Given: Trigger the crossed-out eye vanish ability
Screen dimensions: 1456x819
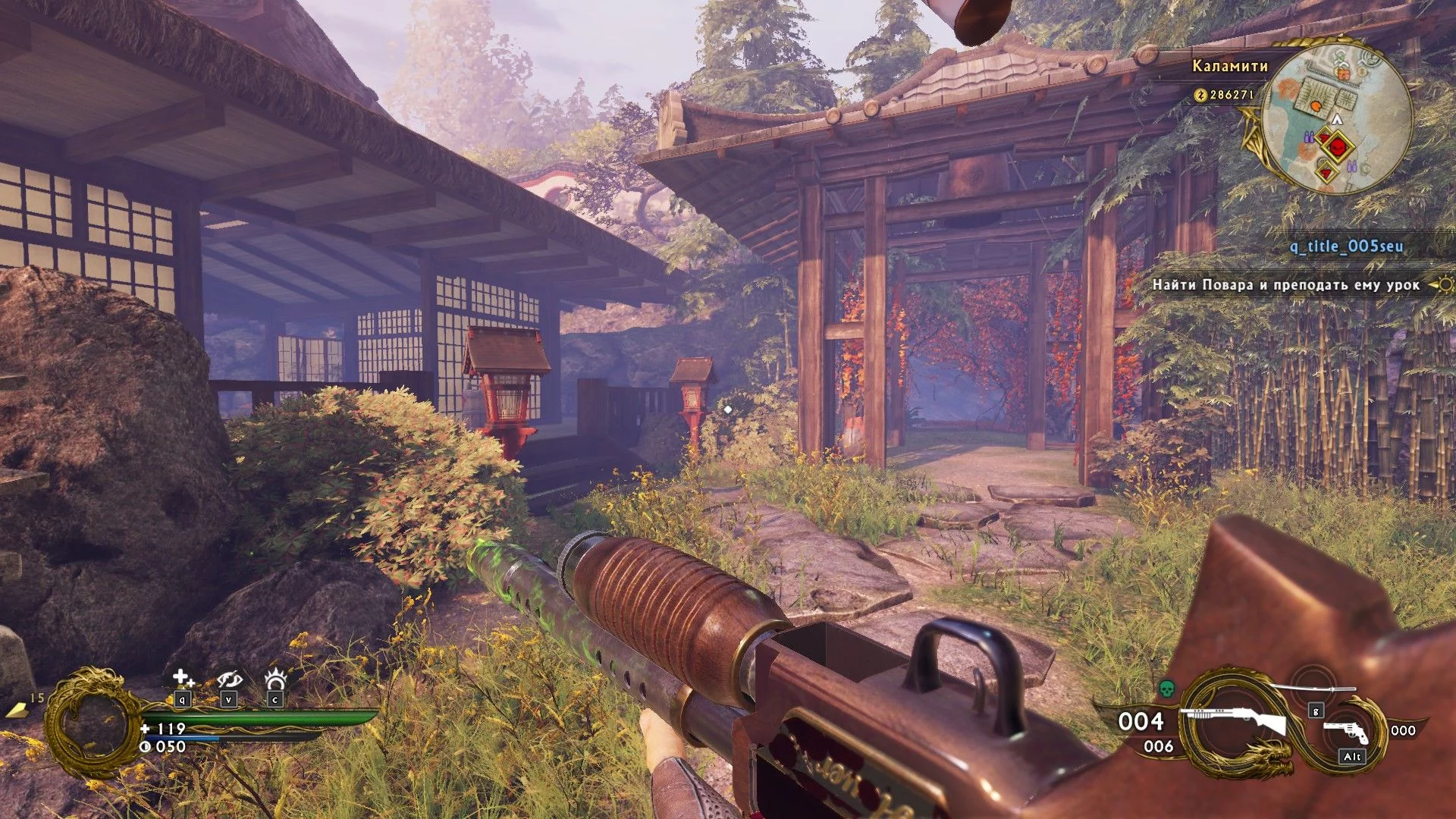Looking at the screenshot, I should pyautogui.click(x=228, y=679).
